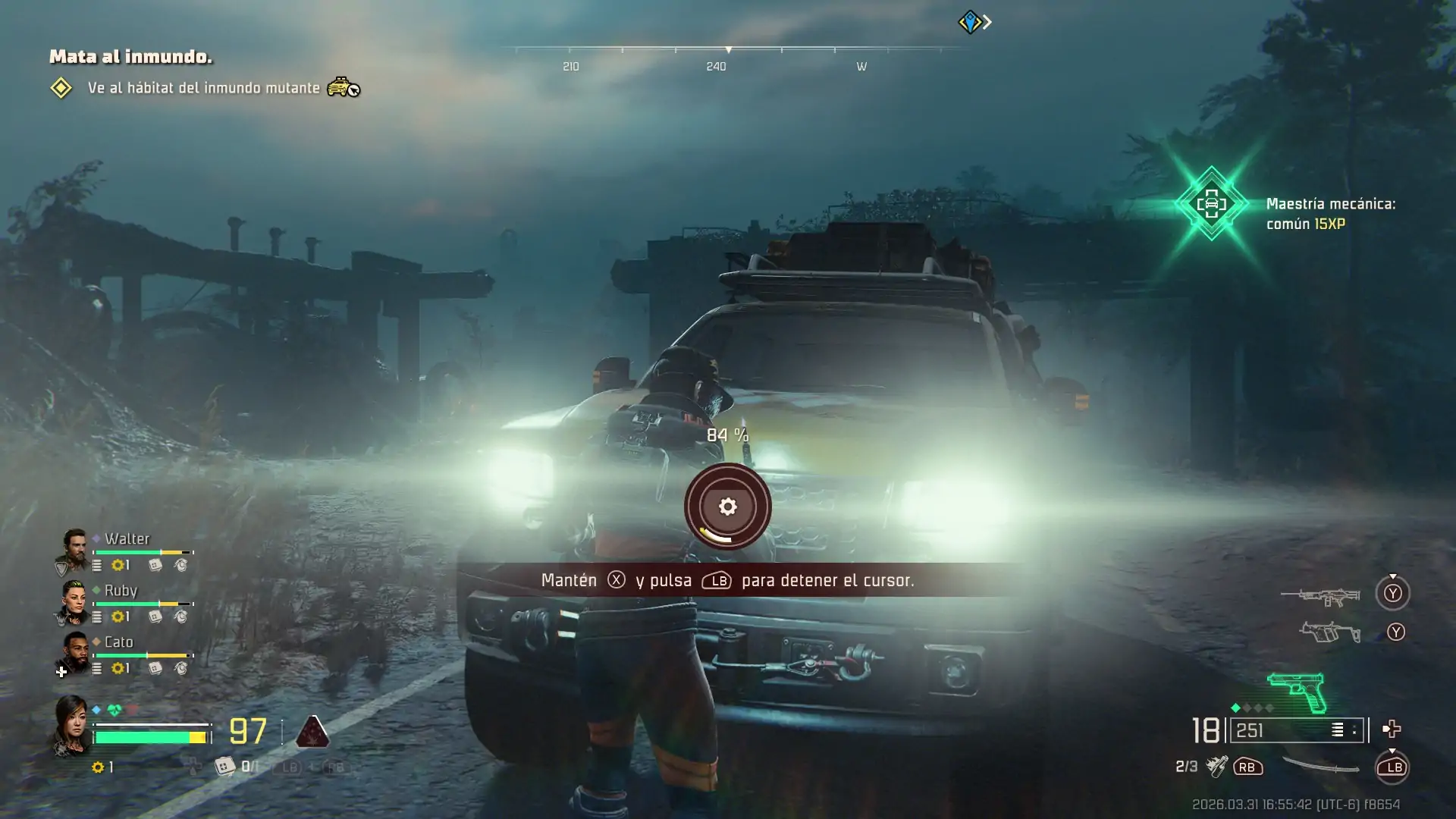Click the medkit cross icon
The height and width of the screenshot is (819, 1456).
pyautogui.click(x=1392, y=730)
